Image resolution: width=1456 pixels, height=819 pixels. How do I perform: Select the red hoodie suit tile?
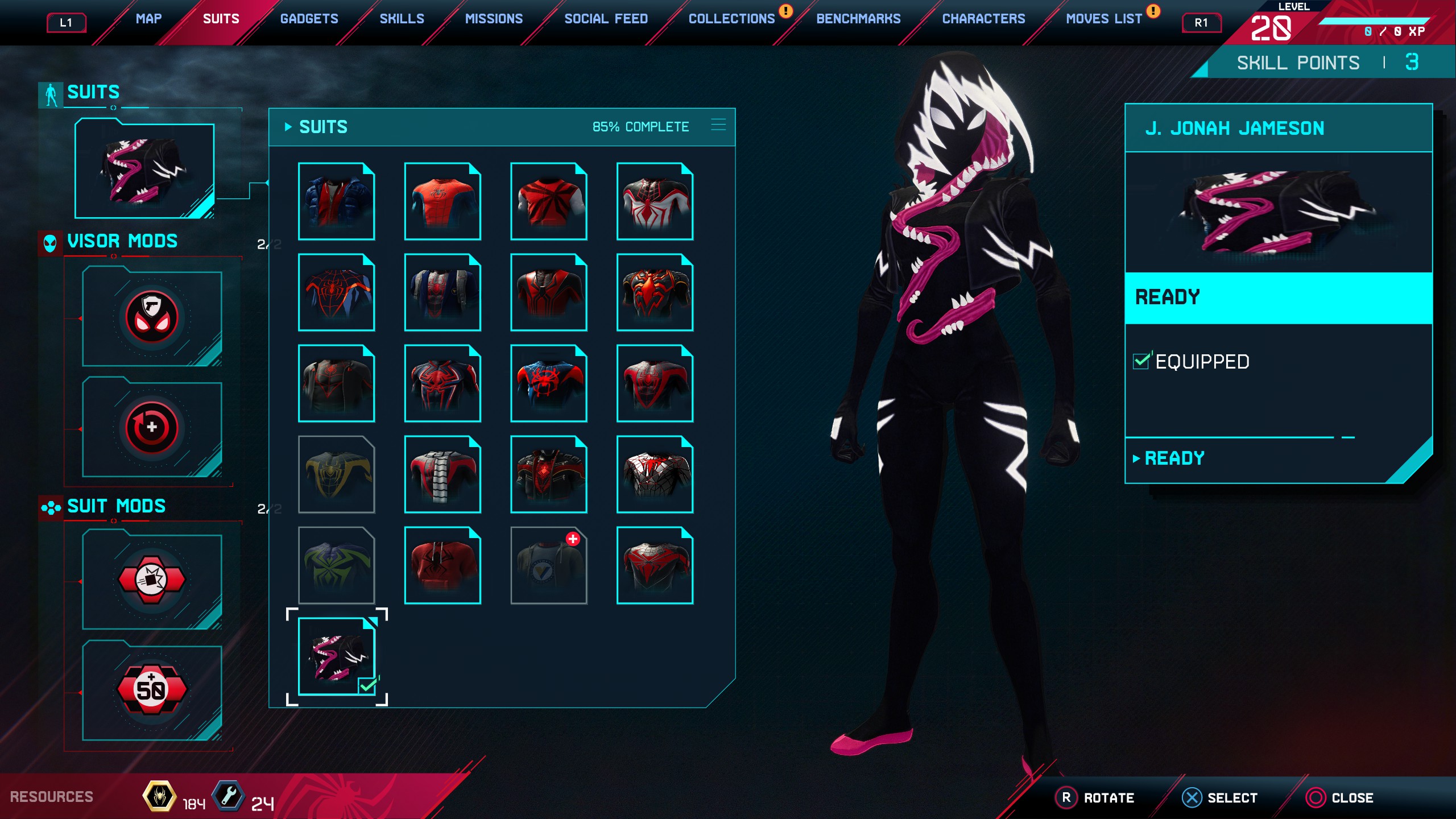coord(442,565)
